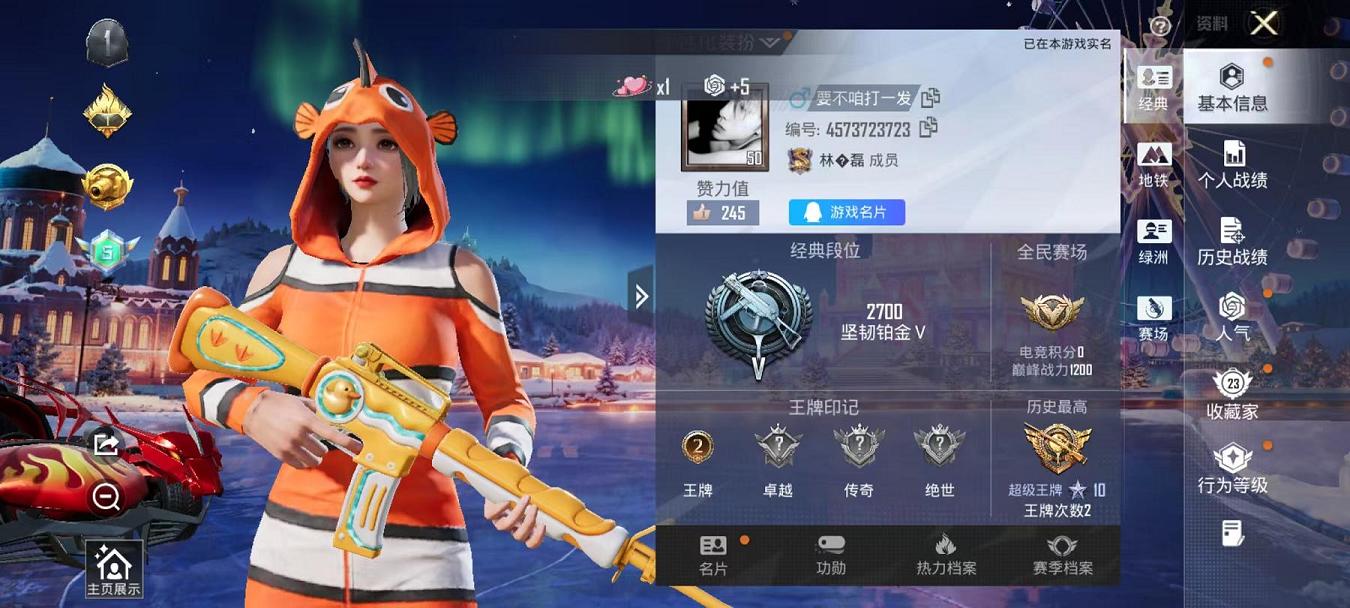Viewport: 1350px width, 608px height.
Task: Open the 热力档案 heat archive tab
Action: coord(946,555)
